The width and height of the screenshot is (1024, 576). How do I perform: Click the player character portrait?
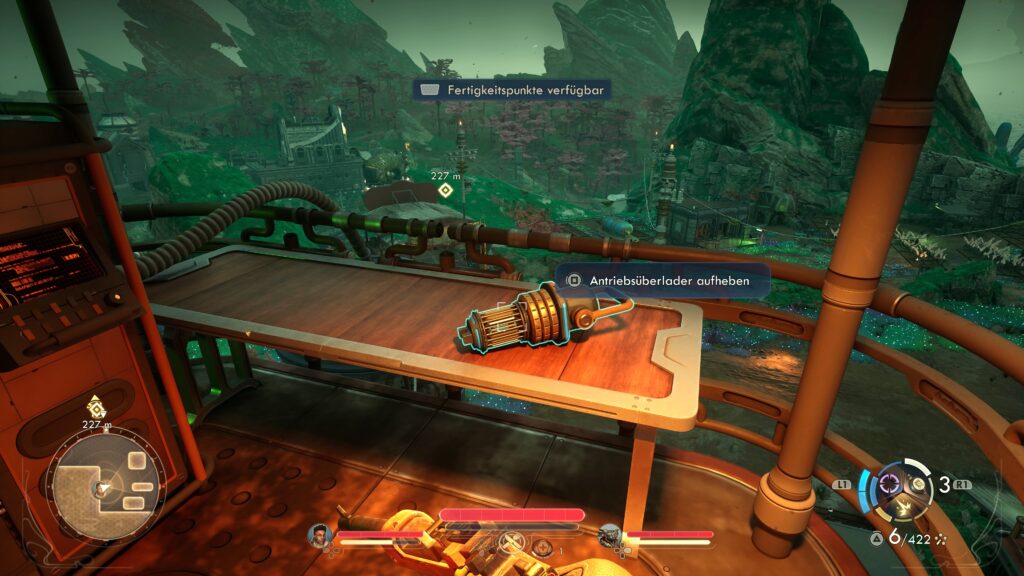320,535
